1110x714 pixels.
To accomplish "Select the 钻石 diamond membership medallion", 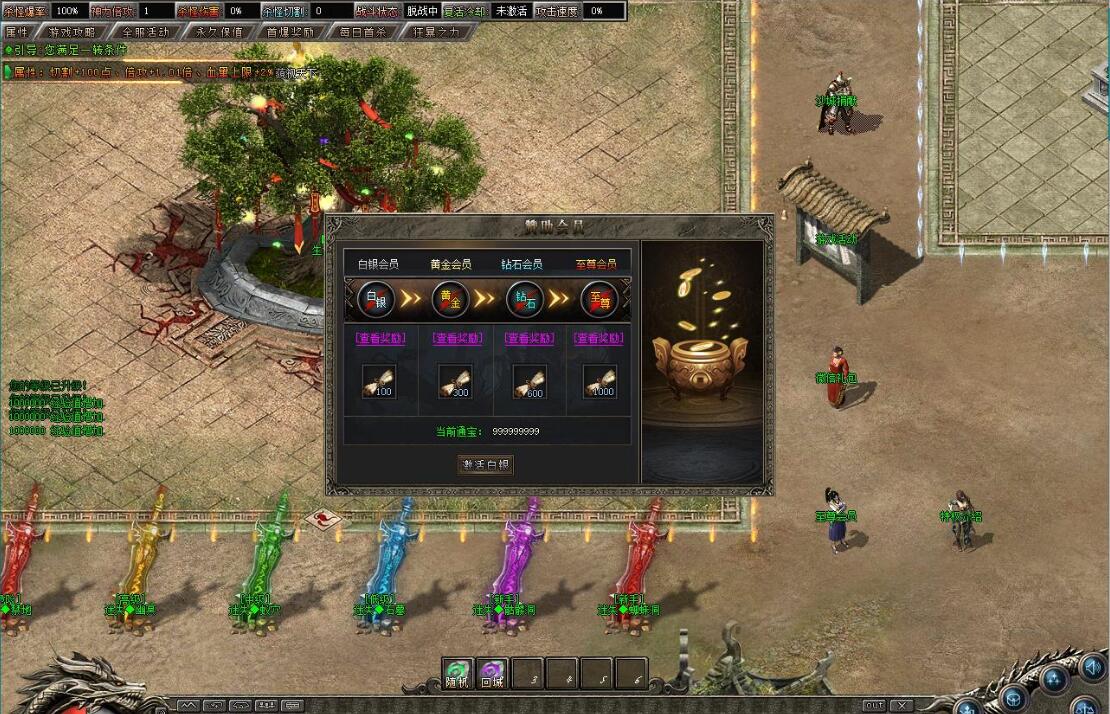I will (524, 298).
